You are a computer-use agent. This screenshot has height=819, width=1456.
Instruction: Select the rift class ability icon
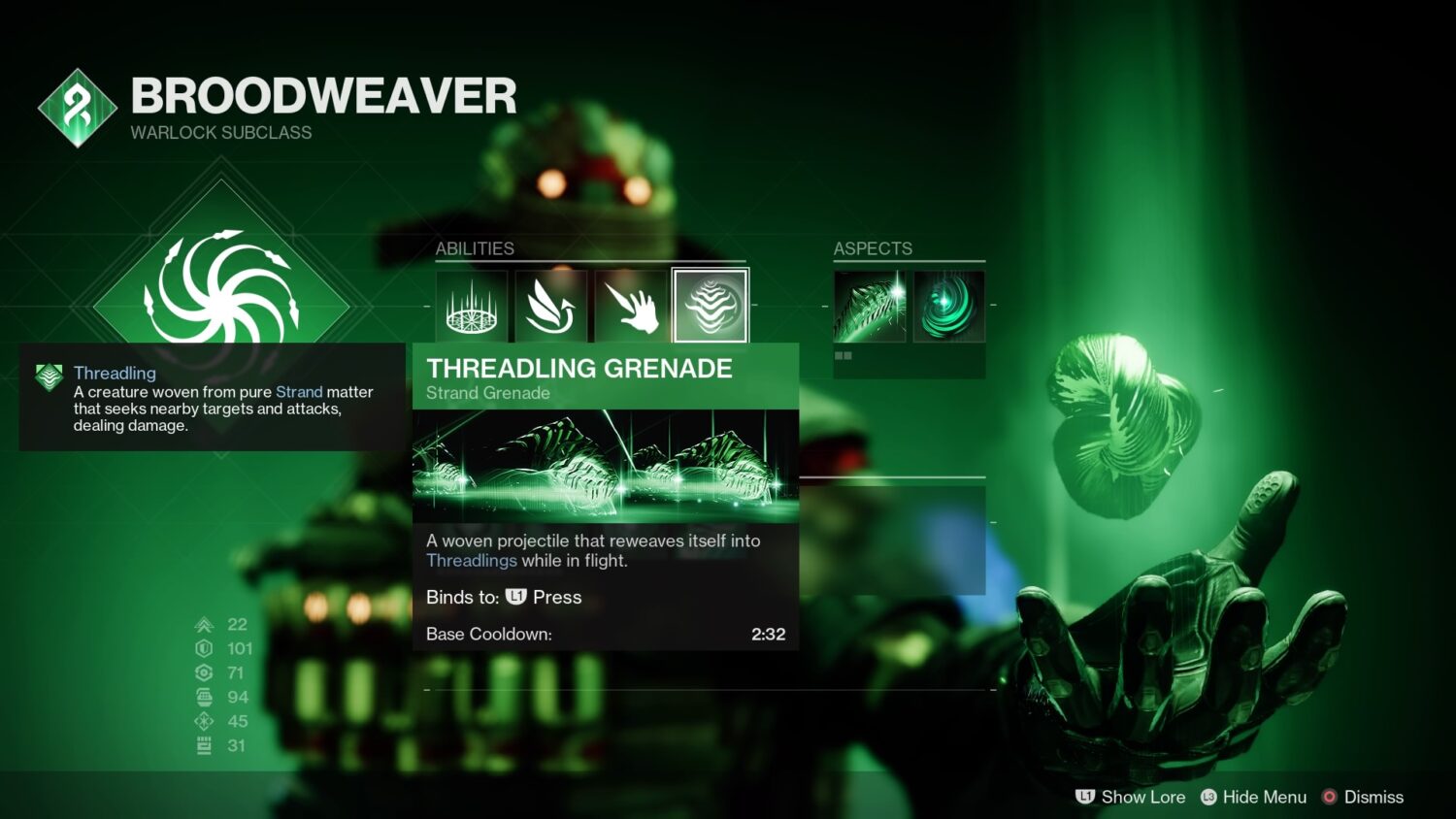coord(471,306)
